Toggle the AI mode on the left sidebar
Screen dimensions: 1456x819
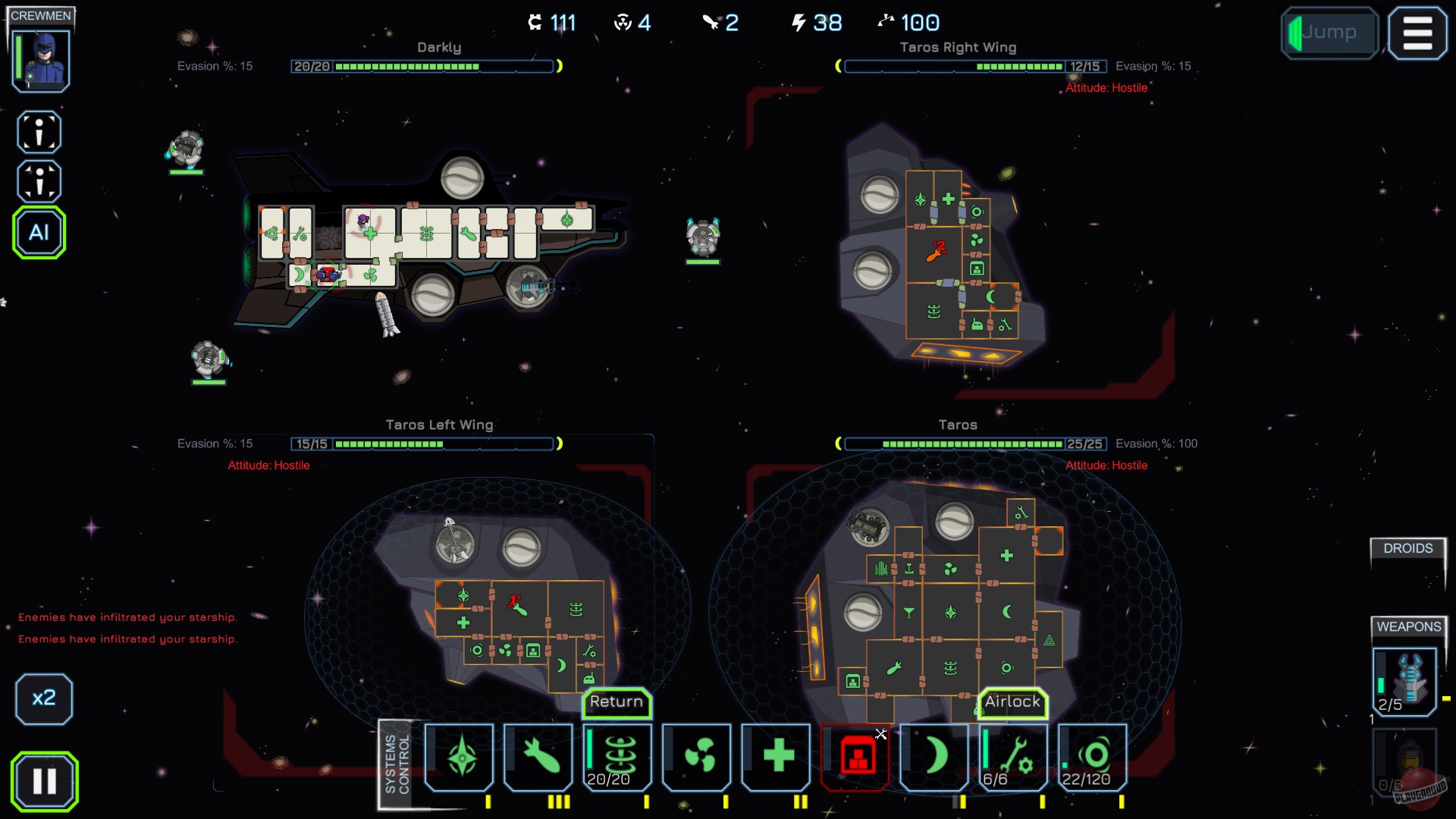tap(39, 233)
